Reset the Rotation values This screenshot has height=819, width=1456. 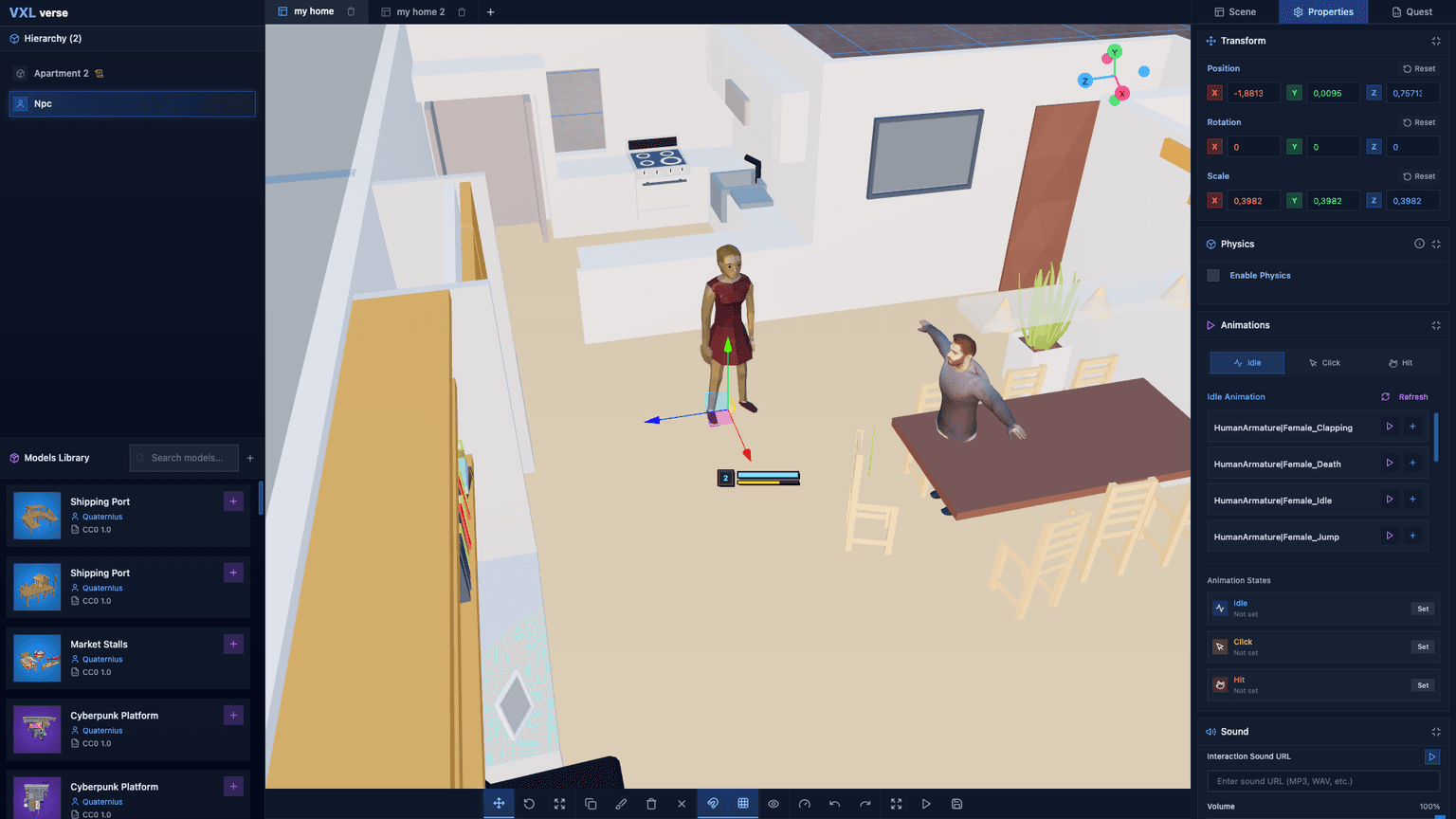(1419, 122)
